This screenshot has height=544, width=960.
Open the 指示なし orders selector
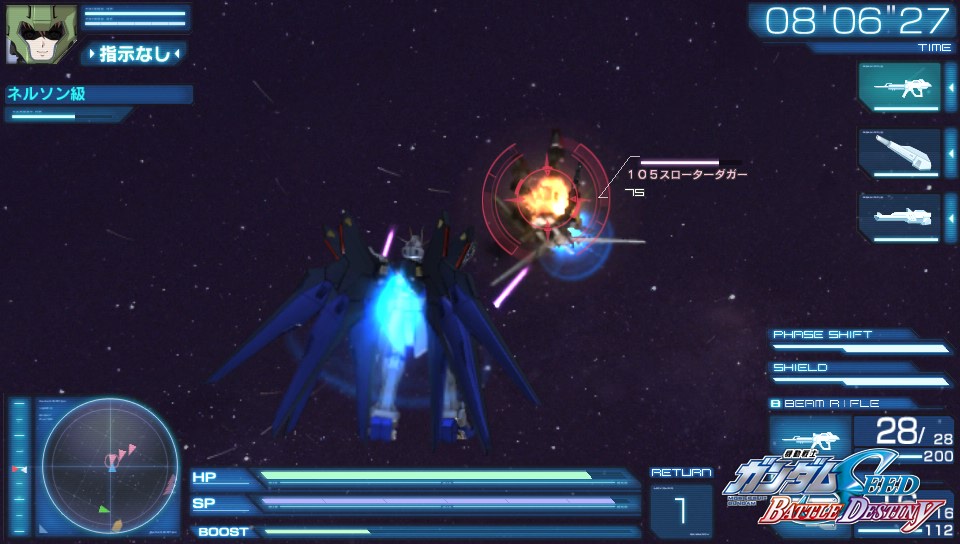[x=134, y=54]
